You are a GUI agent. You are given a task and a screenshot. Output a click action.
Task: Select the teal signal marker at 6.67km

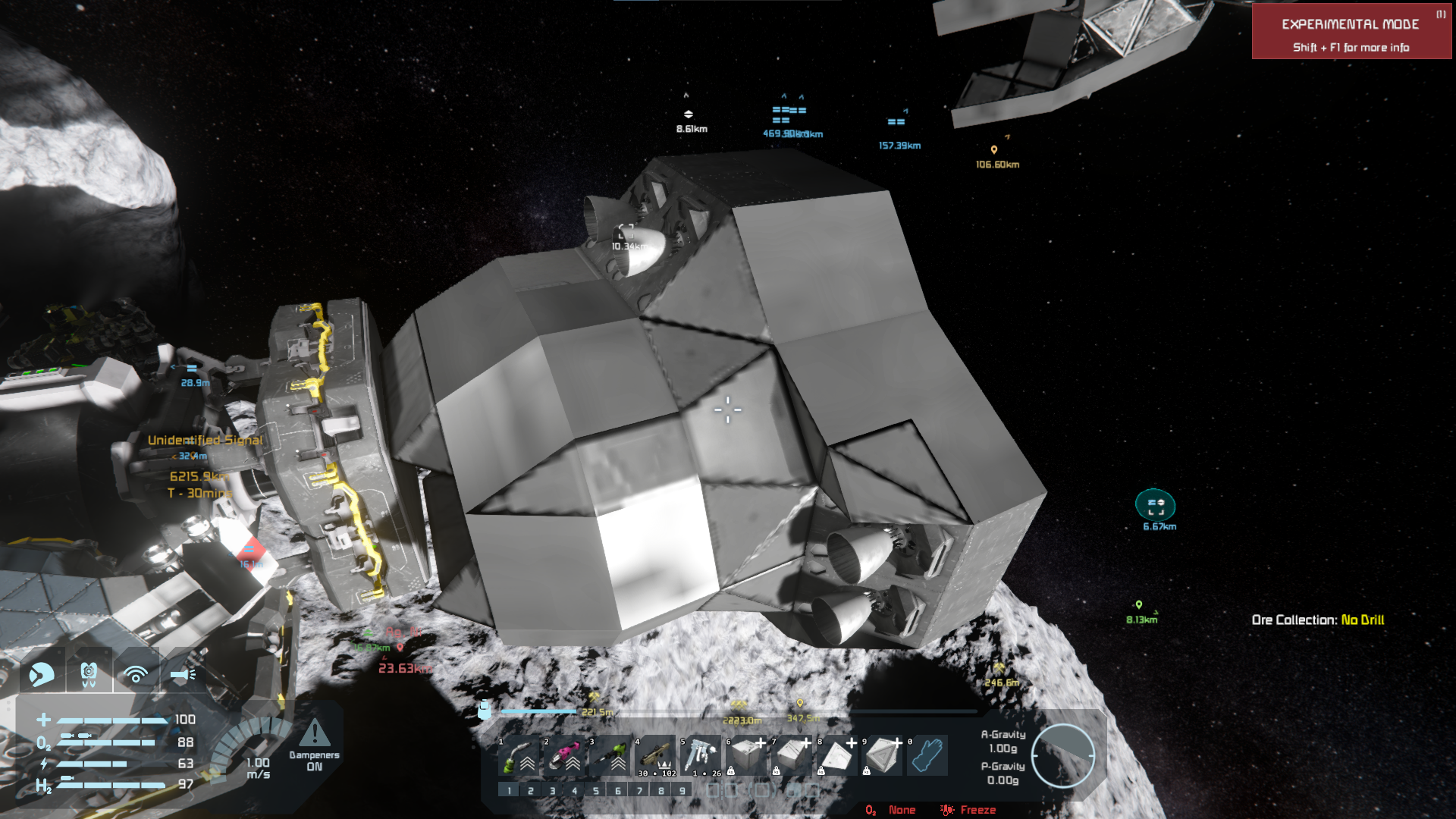(1155, 505)
